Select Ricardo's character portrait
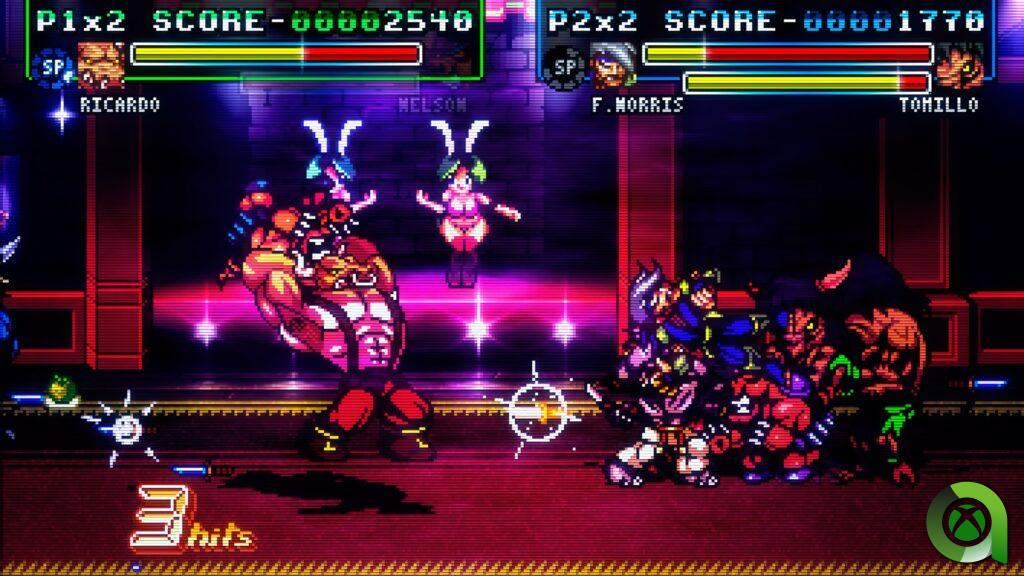Screen dimensions: 1024x576 pos(101,66)
